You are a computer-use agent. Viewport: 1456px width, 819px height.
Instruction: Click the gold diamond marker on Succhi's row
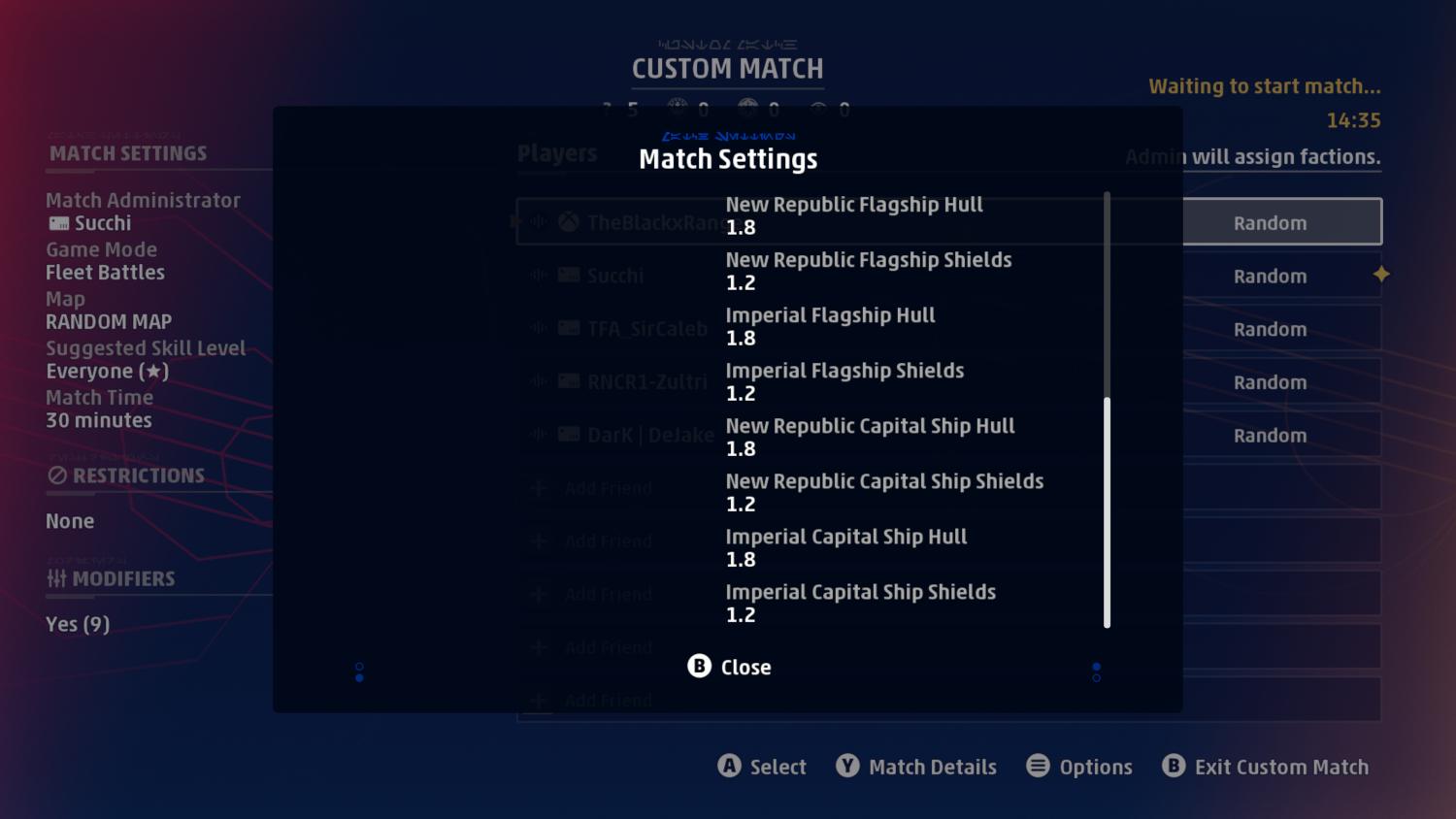[x=1381, y=275]
